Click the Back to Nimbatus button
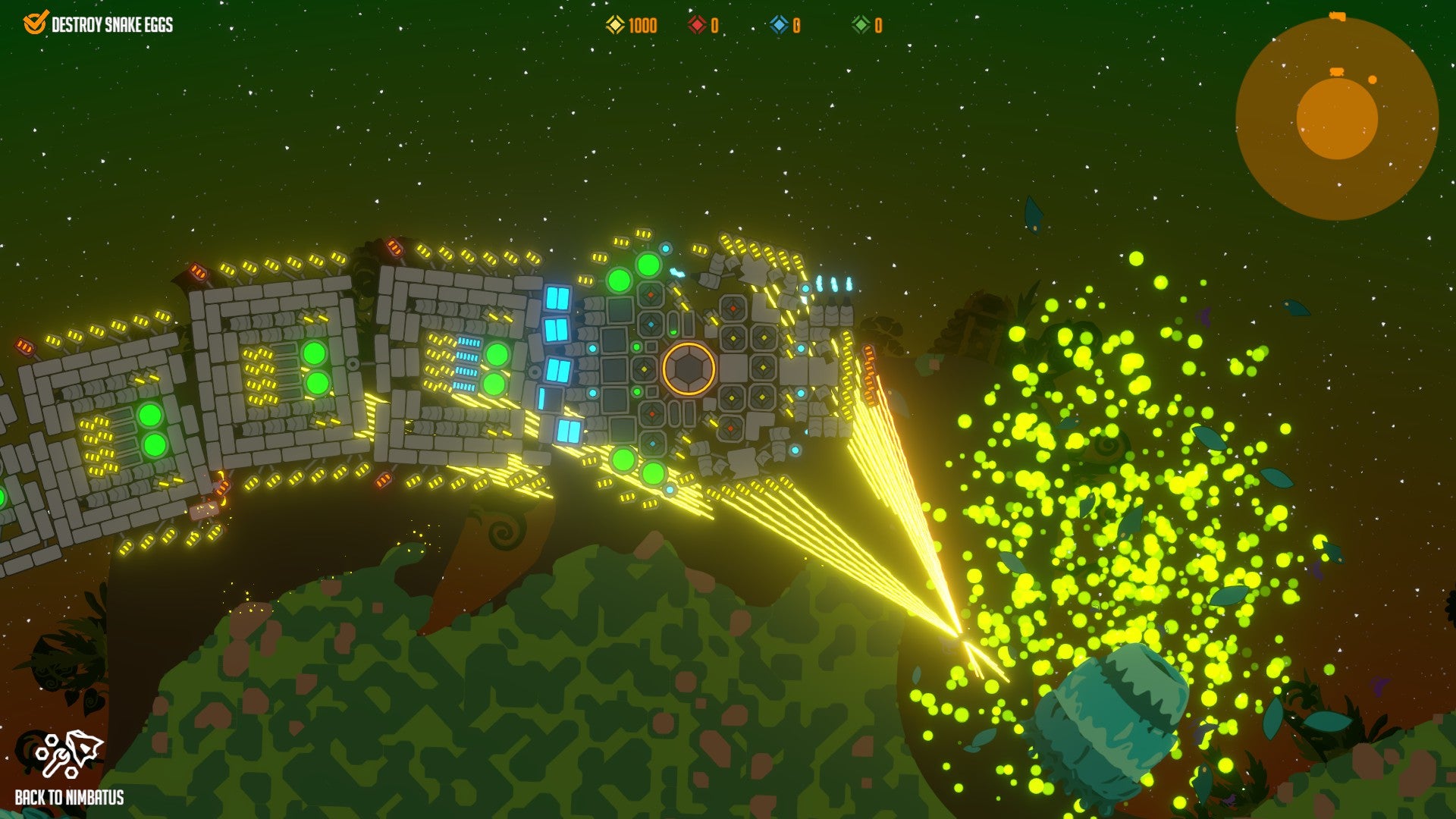The image size is (1456, 819). [70, 767]
